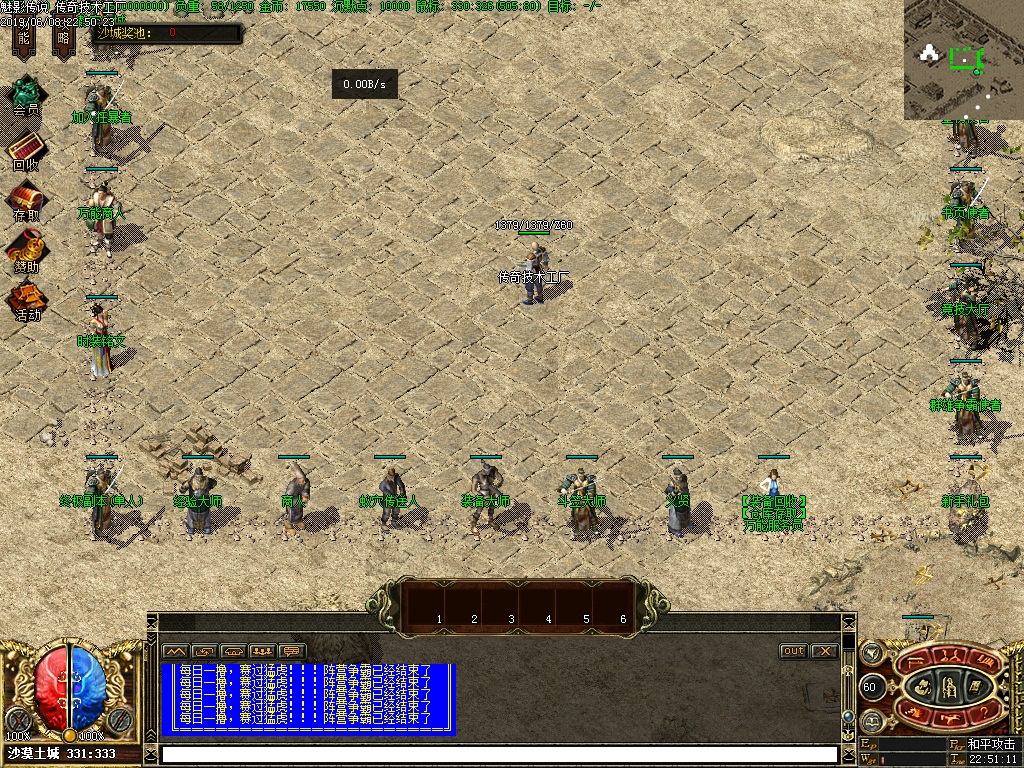Open the 赞助 sponsor gold coins icon
The height and width of the screenshot is (768, 1024).
[x=26, y=250]
